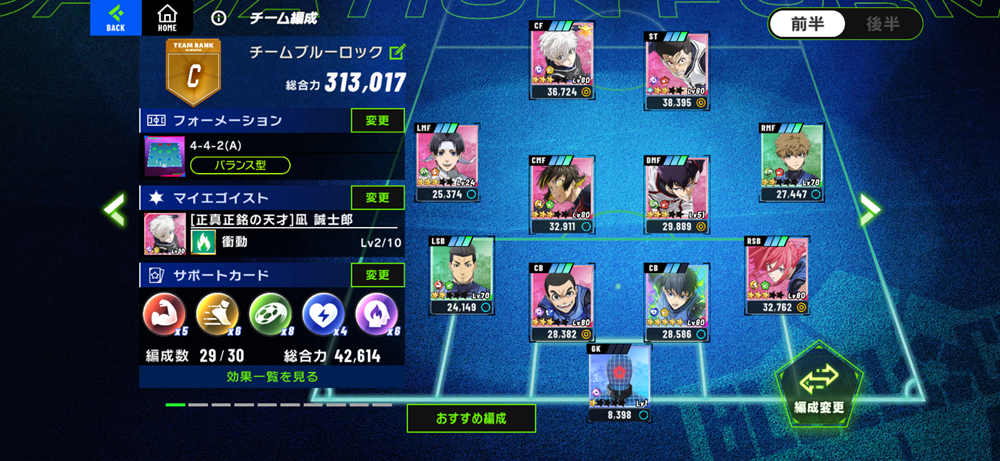The image size is (1000, 461).
Task: Select the CF player card
Action: tap(562, 60)
